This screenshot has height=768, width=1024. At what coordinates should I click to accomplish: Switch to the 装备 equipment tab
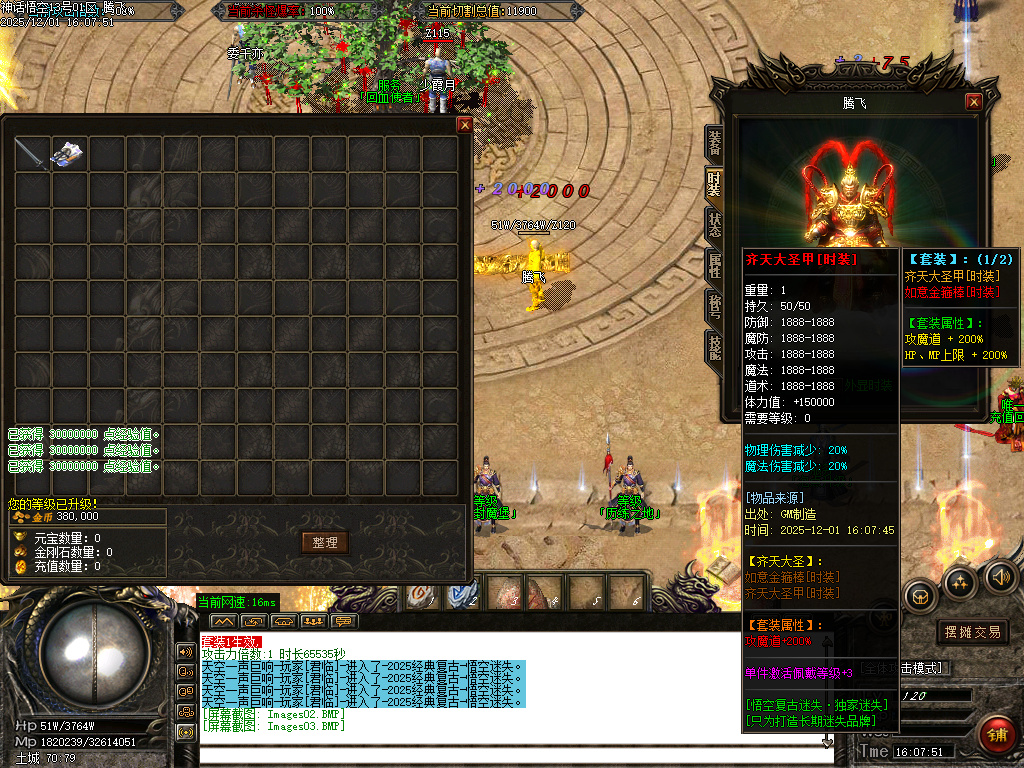[x=714, y=142]
